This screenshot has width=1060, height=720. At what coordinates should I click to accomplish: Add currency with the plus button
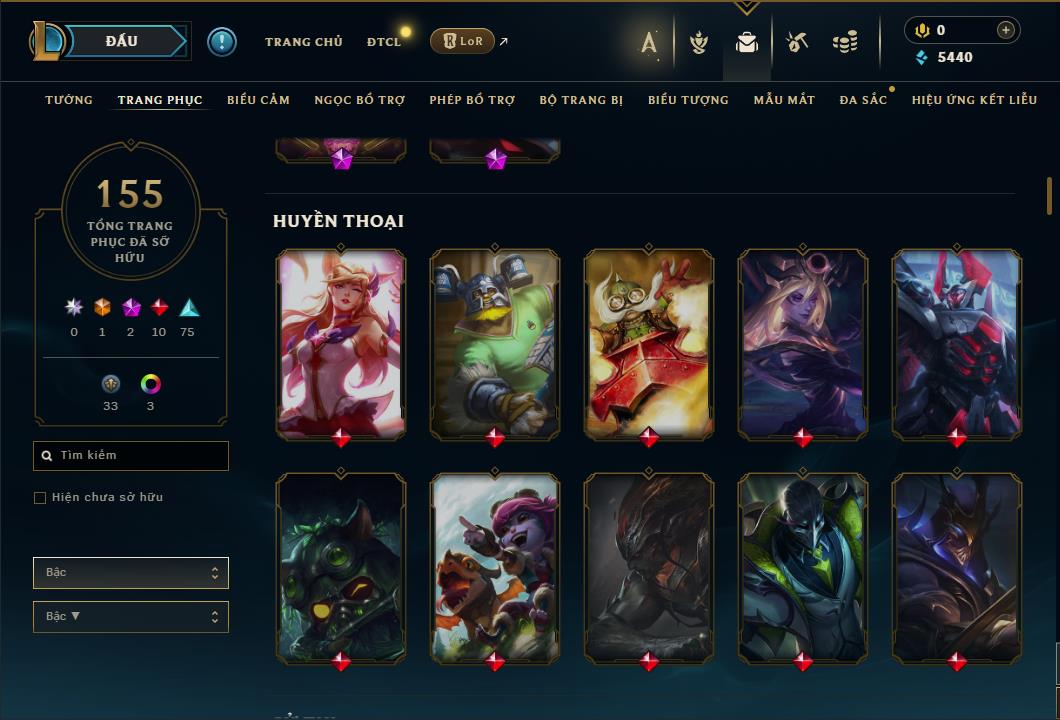click(x=1005, y=30)
